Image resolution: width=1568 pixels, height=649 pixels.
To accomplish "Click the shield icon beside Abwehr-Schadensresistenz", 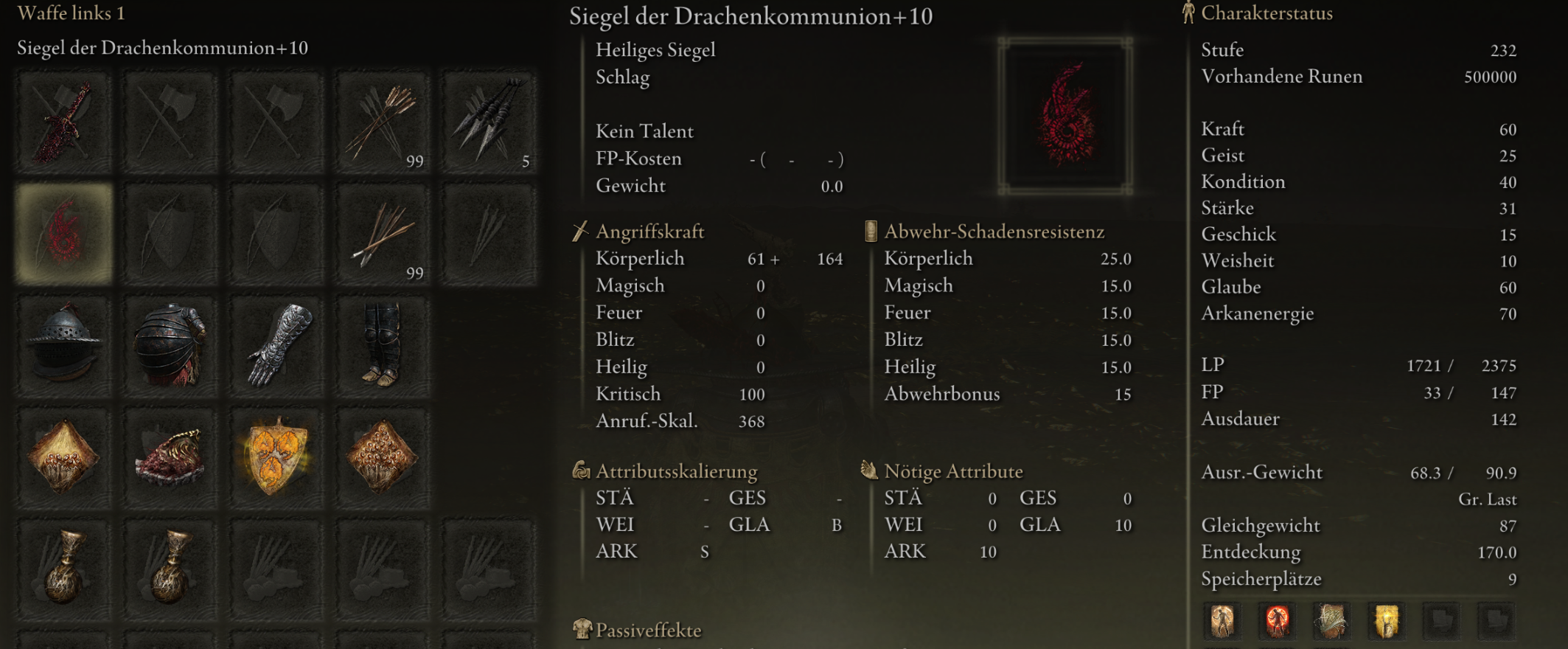I will (870, 230).
